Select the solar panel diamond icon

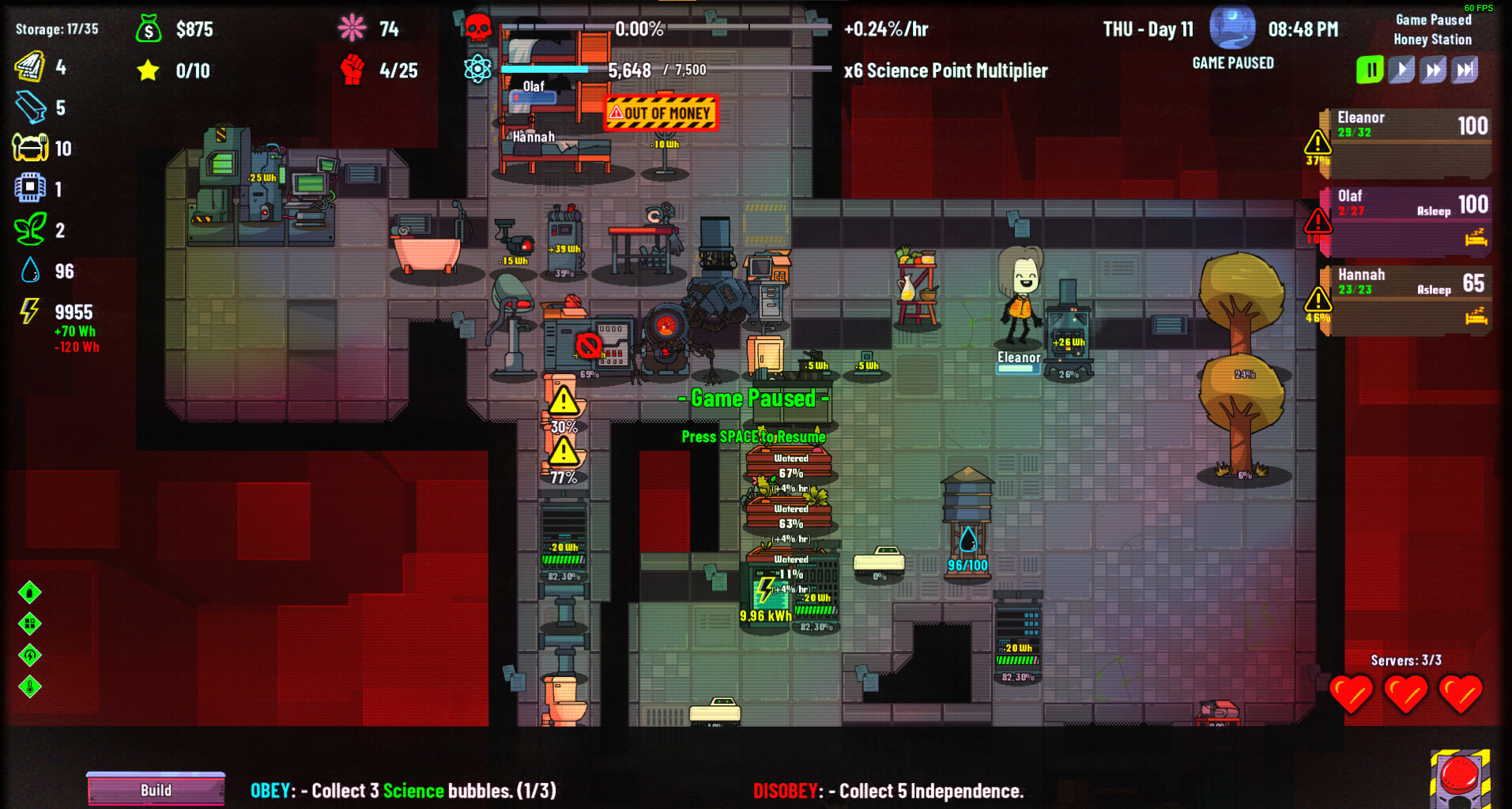coord(30,624)
